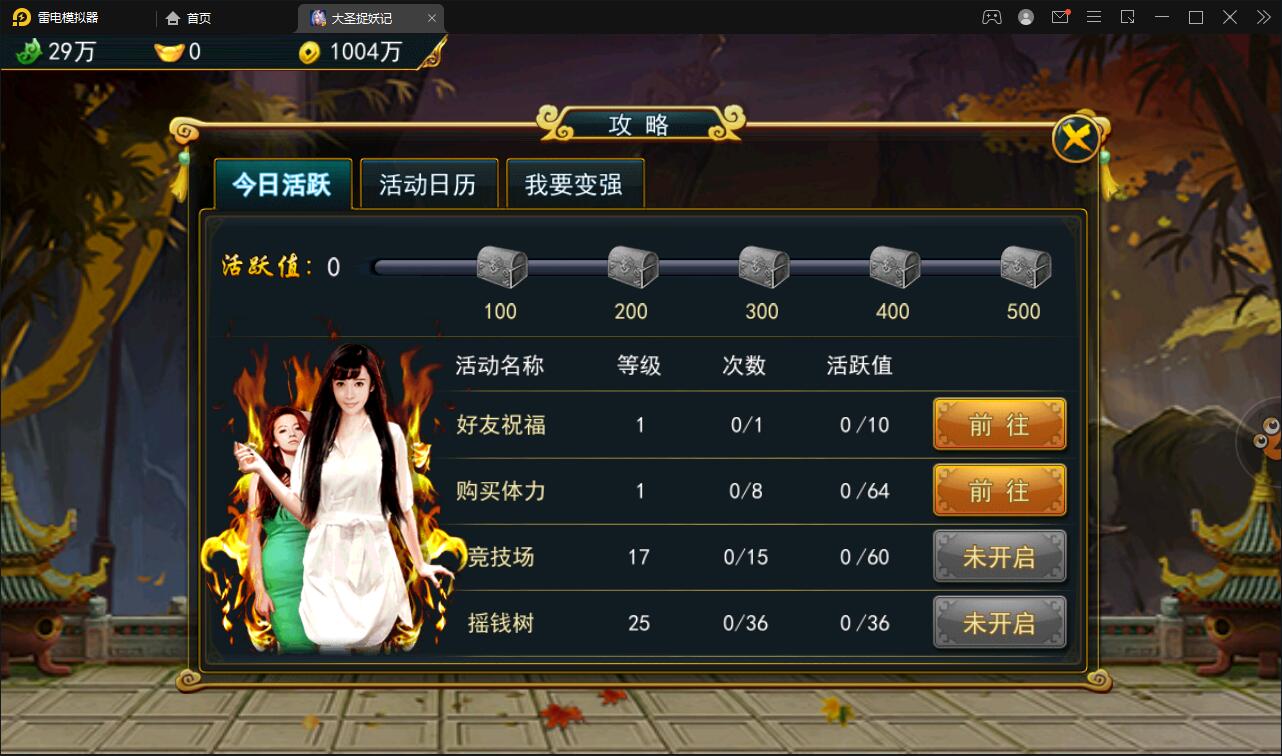
Task: Open the 500 activity point chest
Action: click(1024, 265)
